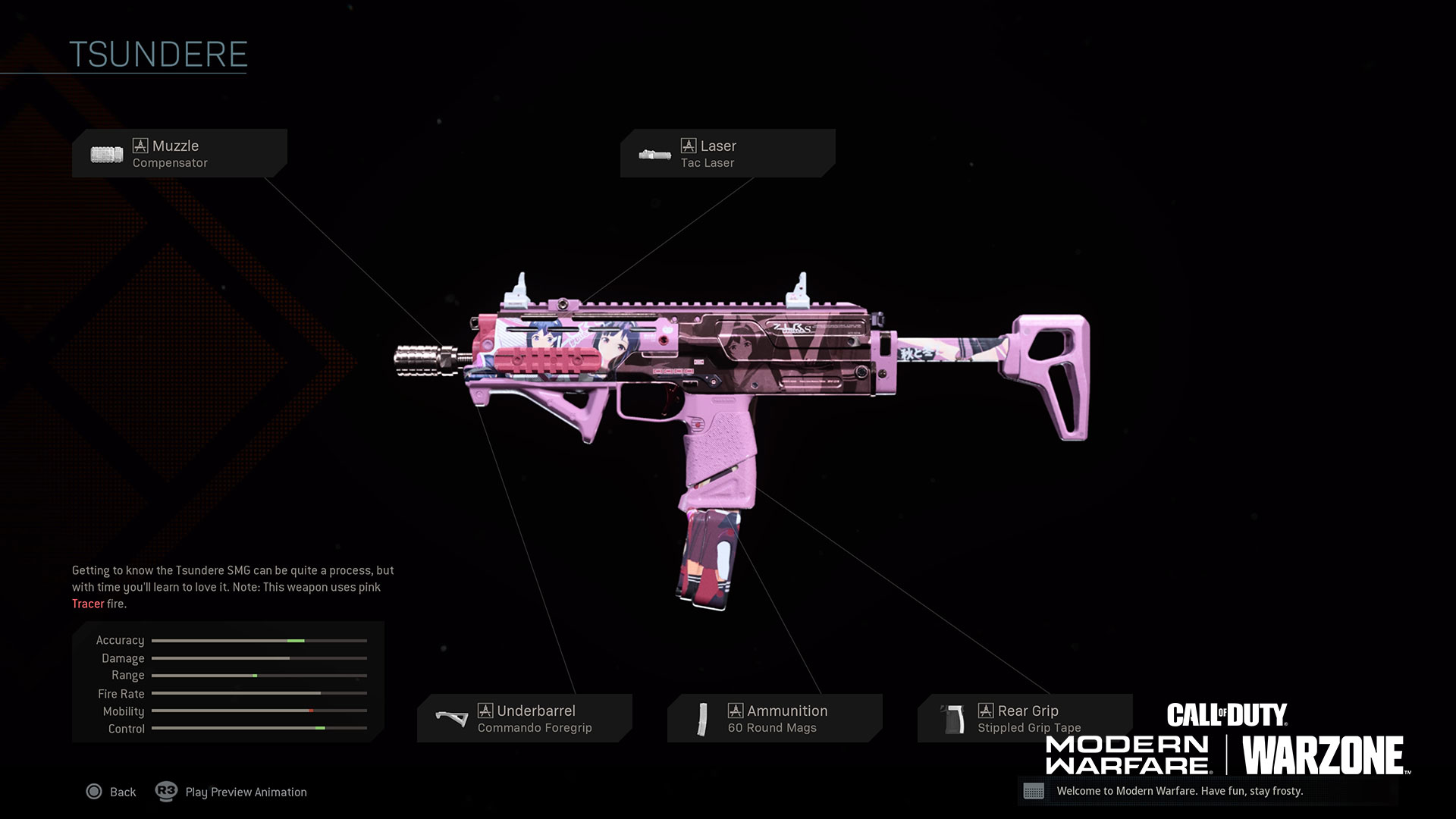
Task: Open the Rear Grip attachment slot
Action: pos(1025,717)
